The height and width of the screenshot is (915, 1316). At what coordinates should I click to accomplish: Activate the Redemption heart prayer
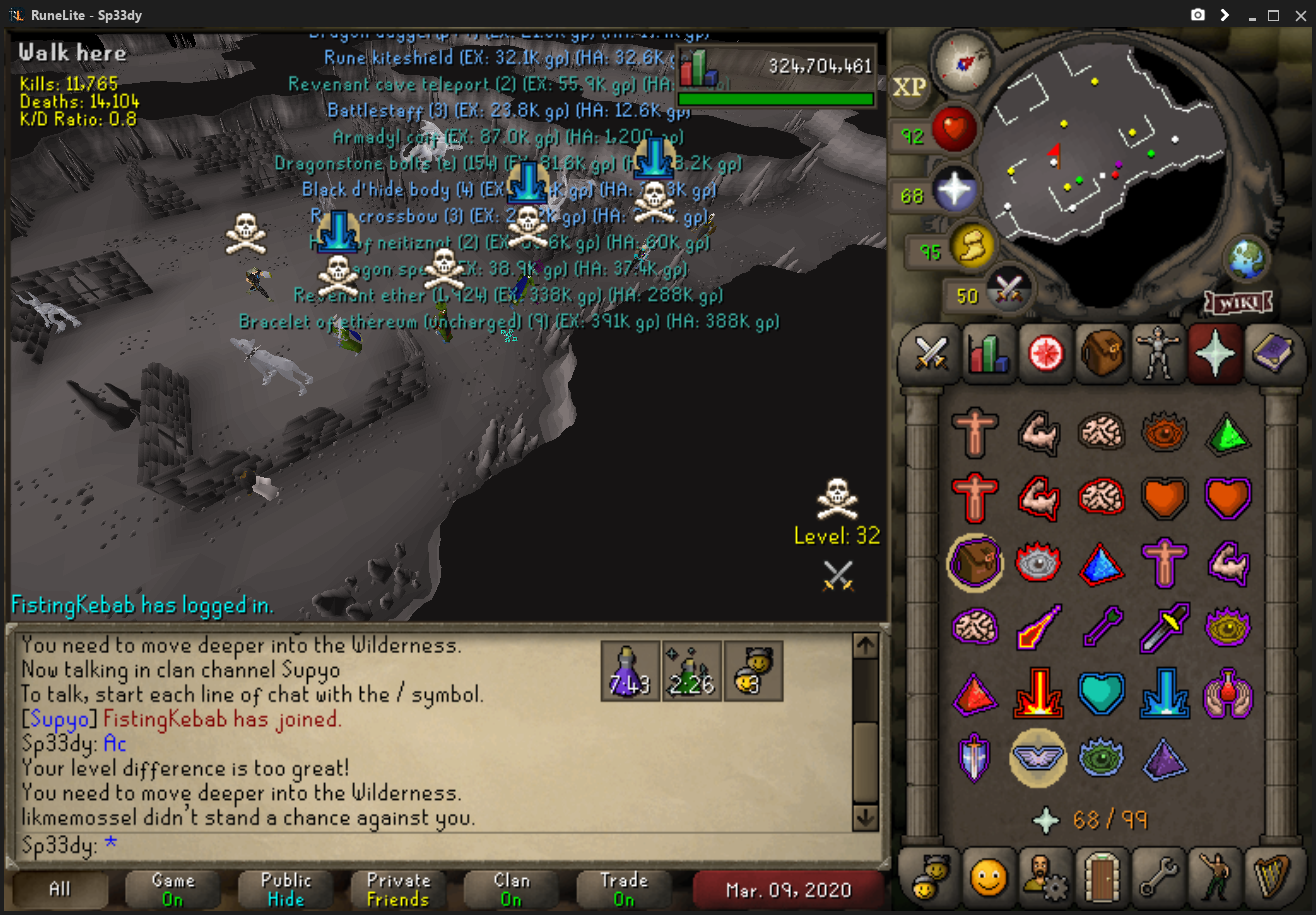tap(1100, 692)
